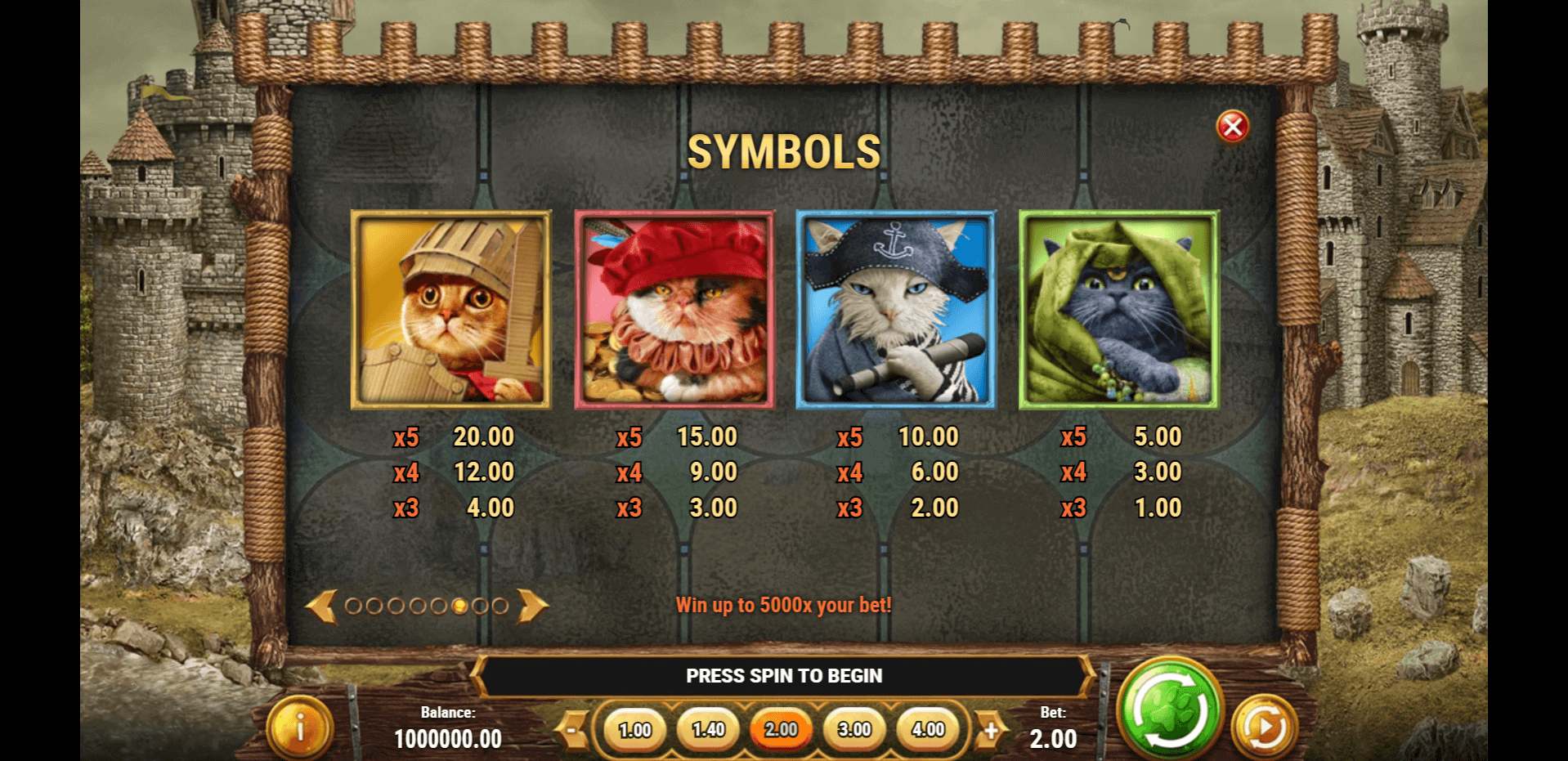Advance to the next paytable page
The width and height of the screenshot is (1568, 761).
532,606
